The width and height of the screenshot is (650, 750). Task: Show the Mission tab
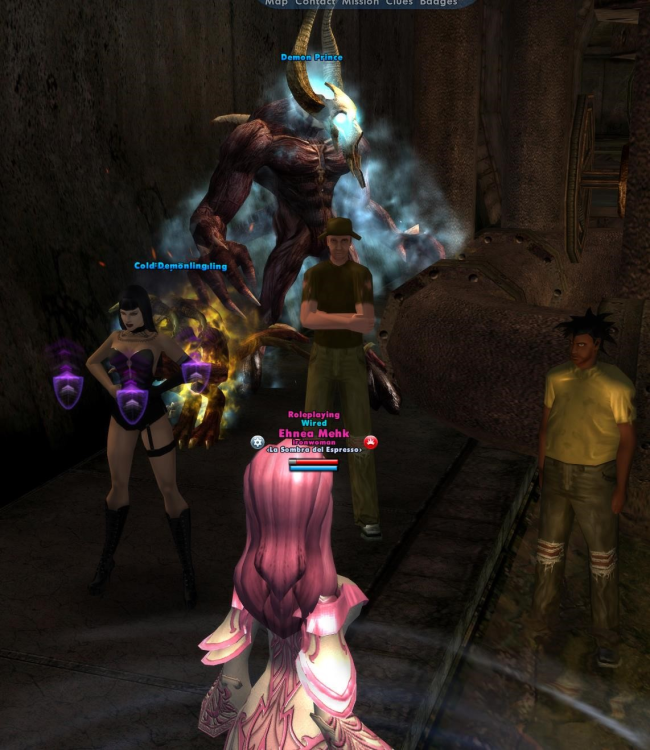tap(360, 3)
